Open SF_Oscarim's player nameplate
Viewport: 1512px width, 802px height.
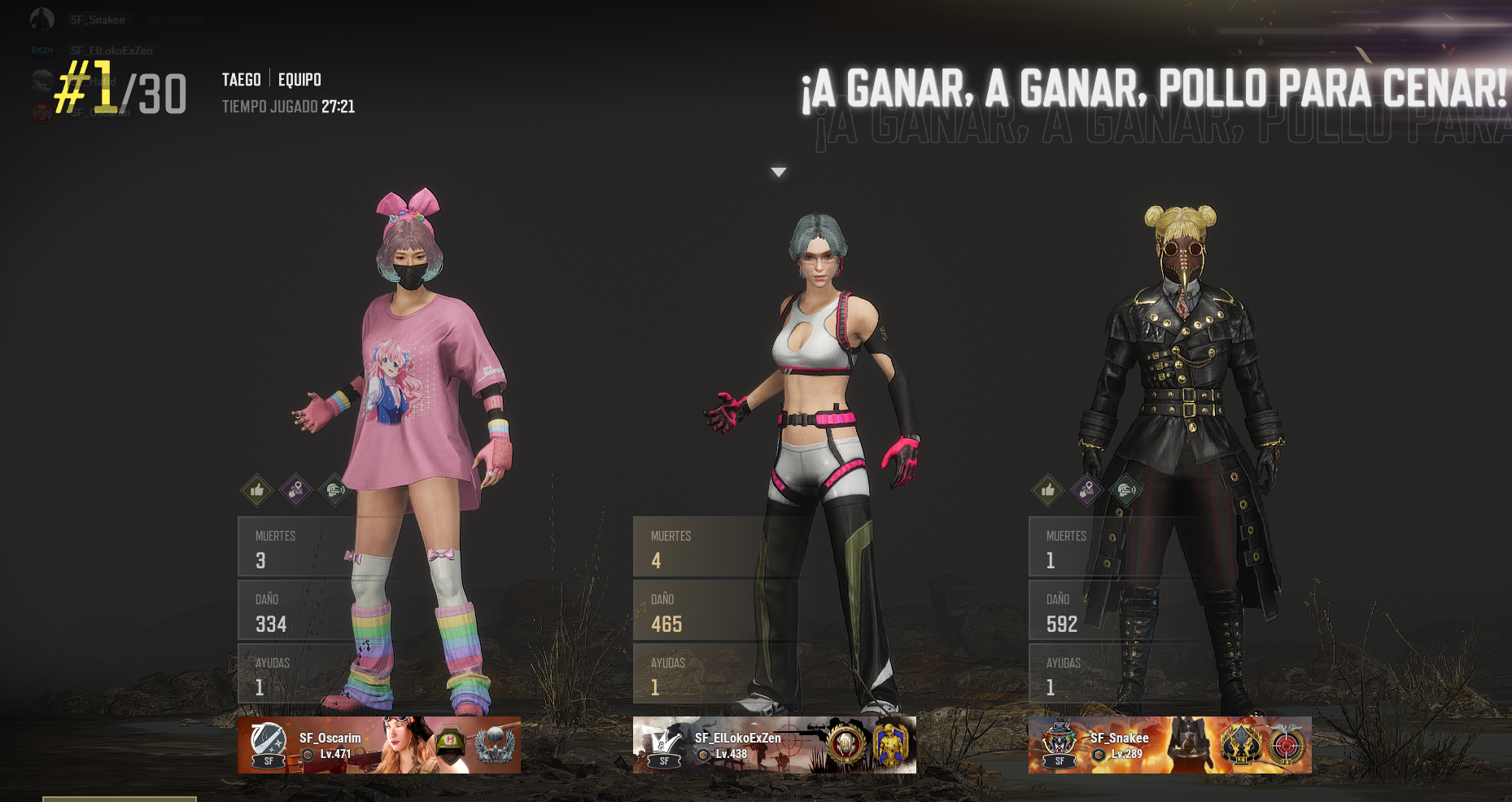click(x=378, y=745)
